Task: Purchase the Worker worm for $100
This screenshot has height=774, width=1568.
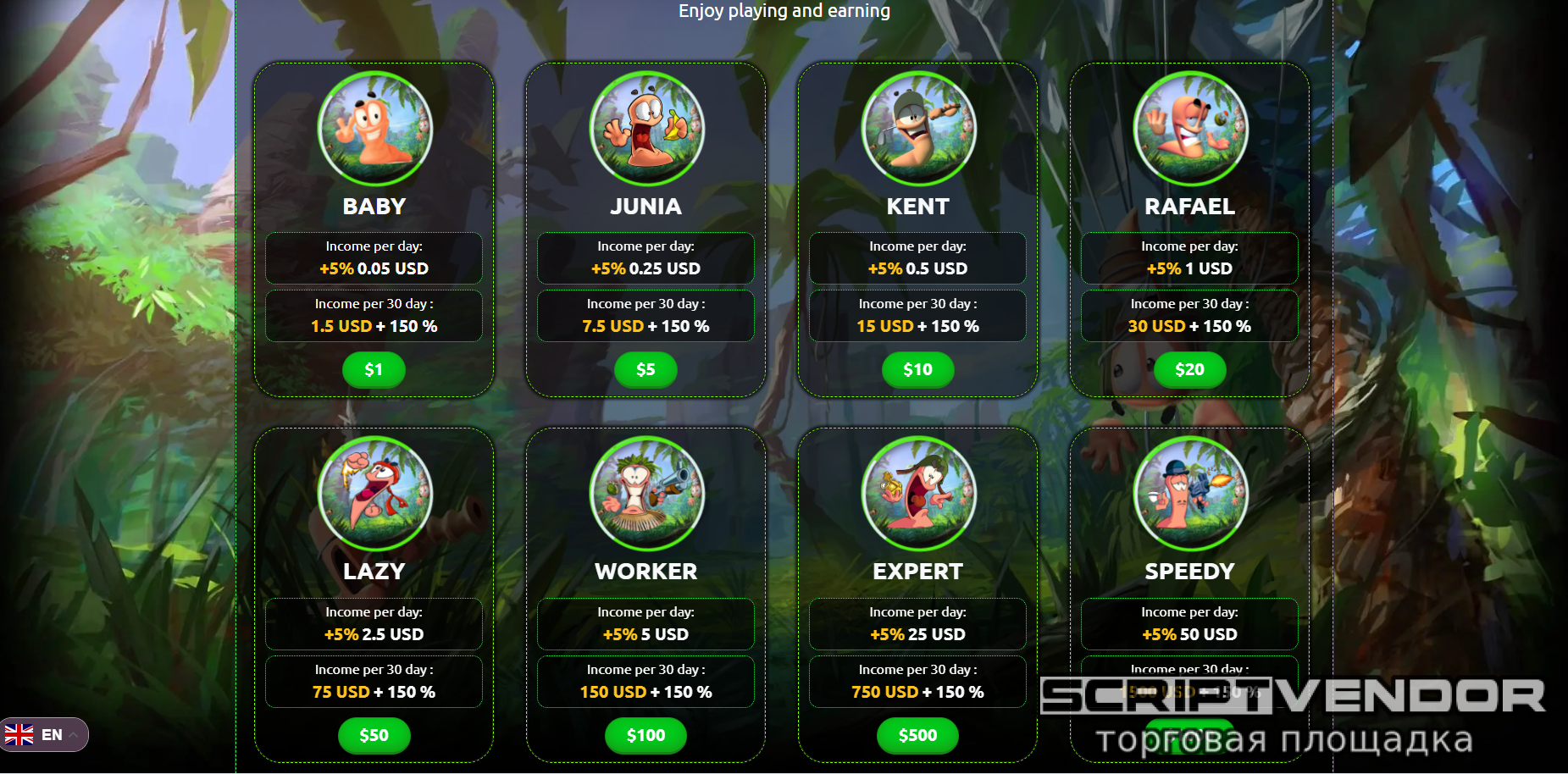Action: (645, 736)
